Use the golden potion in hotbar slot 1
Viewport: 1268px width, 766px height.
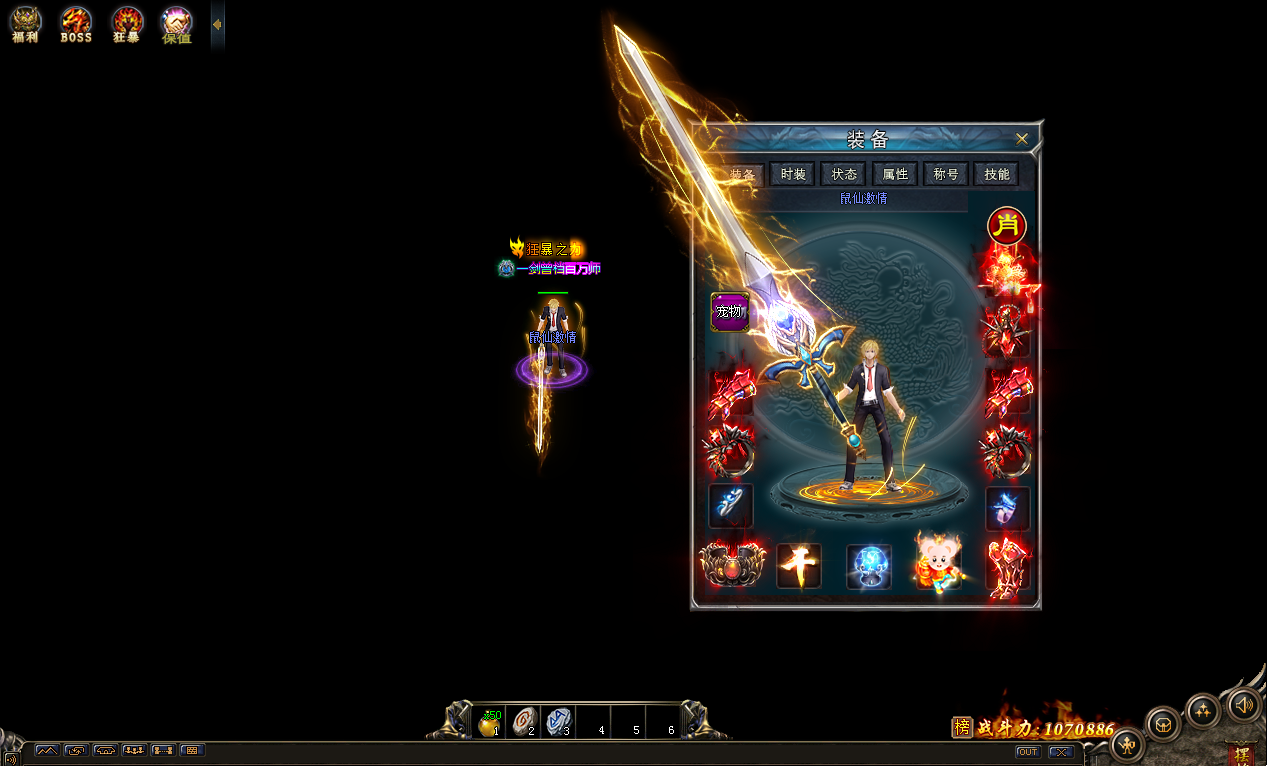[x=489, y=722]
